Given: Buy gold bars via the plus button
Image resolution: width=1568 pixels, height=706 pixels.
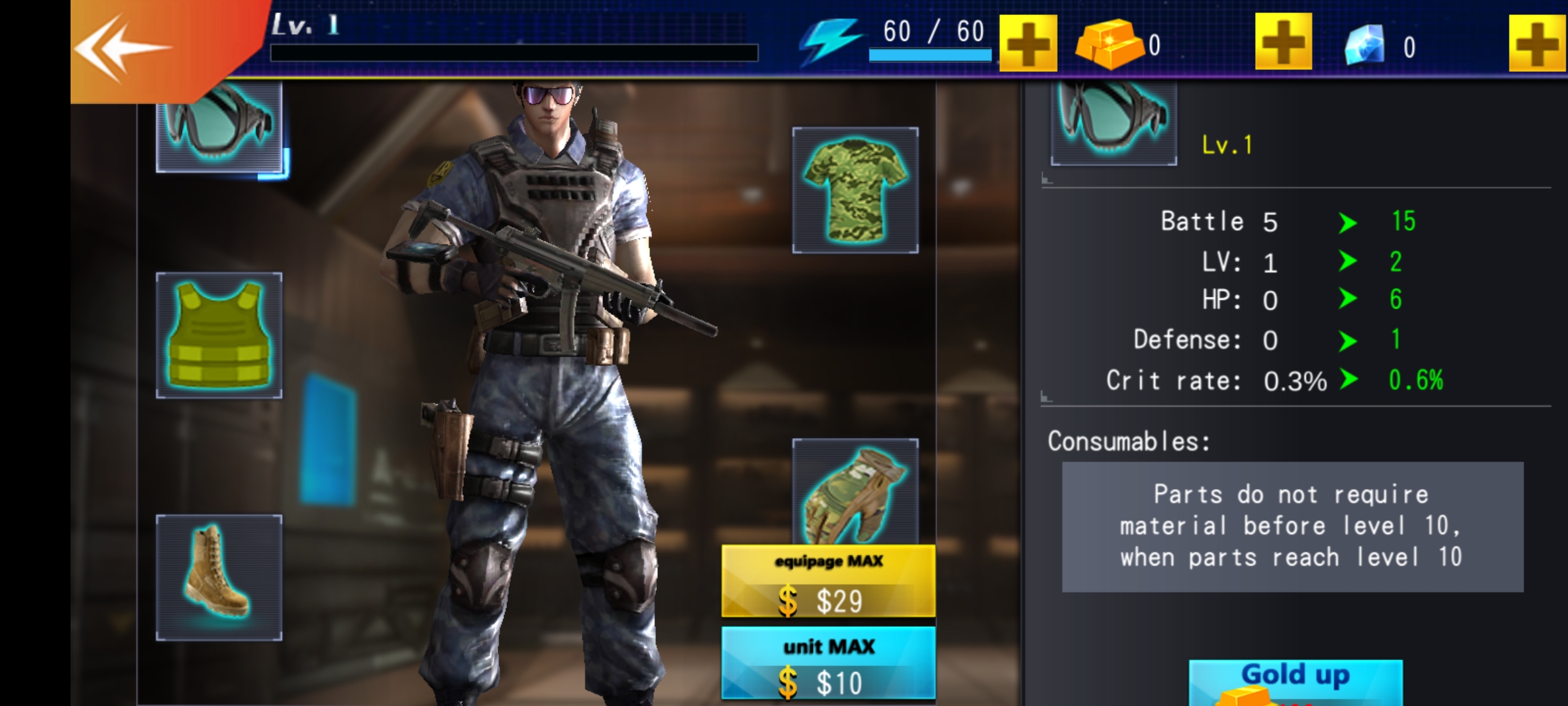Looking at the screenshot, I should 1283,43.
